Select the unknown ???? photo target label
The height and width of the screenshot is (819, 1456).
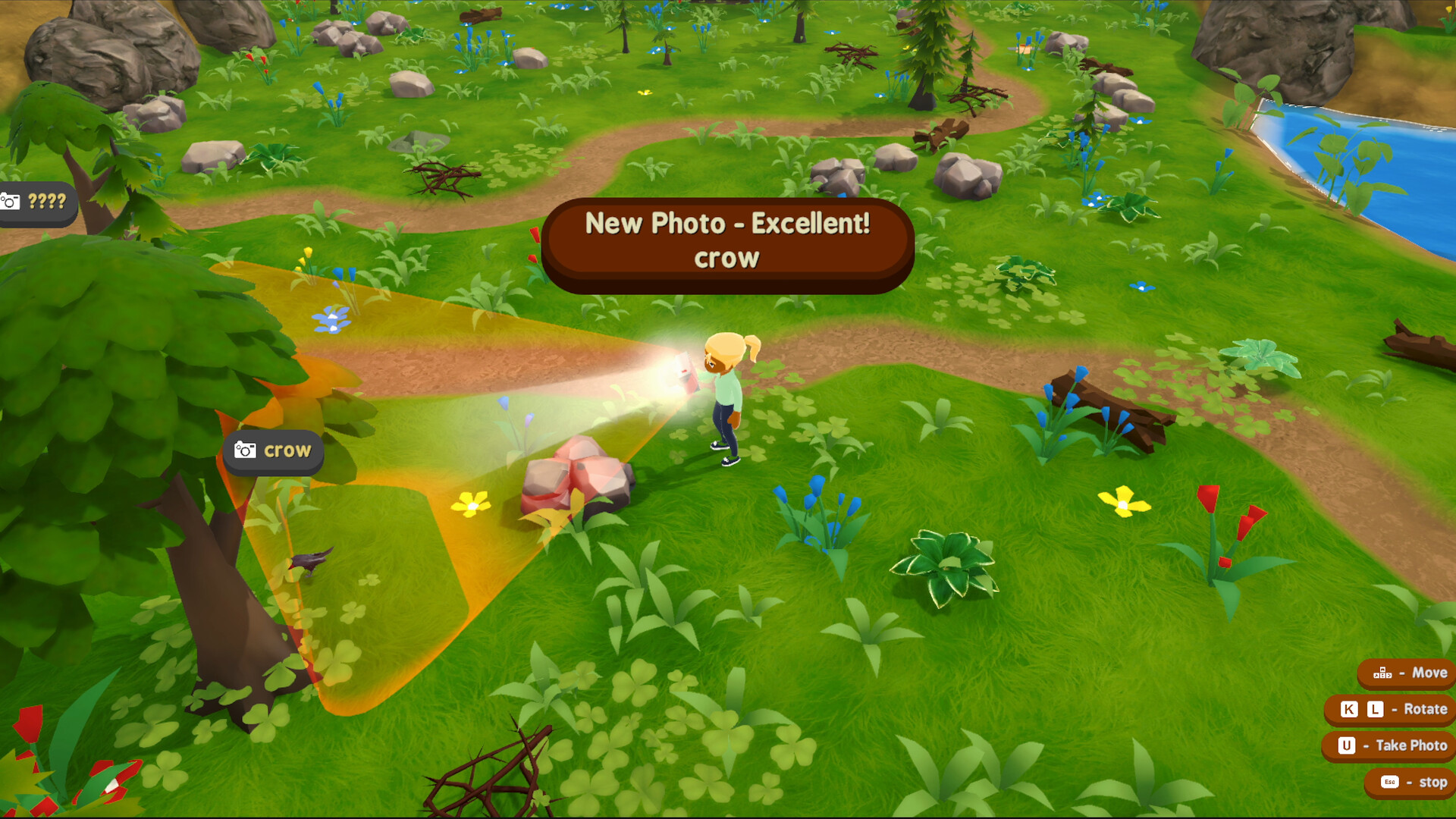[x=36, y=202]
